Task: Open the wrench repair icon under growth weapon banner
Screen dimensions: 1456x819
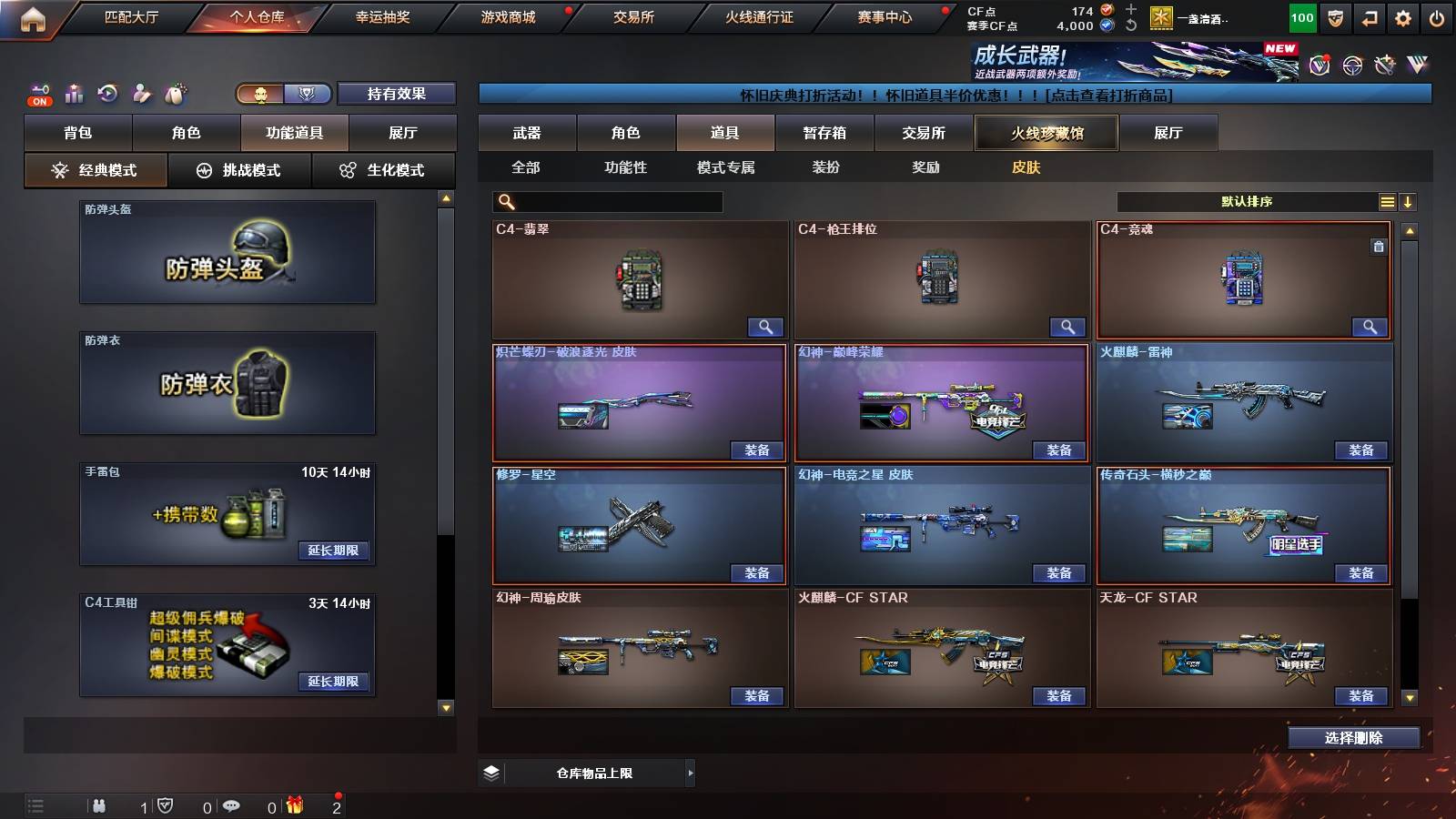Action: (1386, 65)
